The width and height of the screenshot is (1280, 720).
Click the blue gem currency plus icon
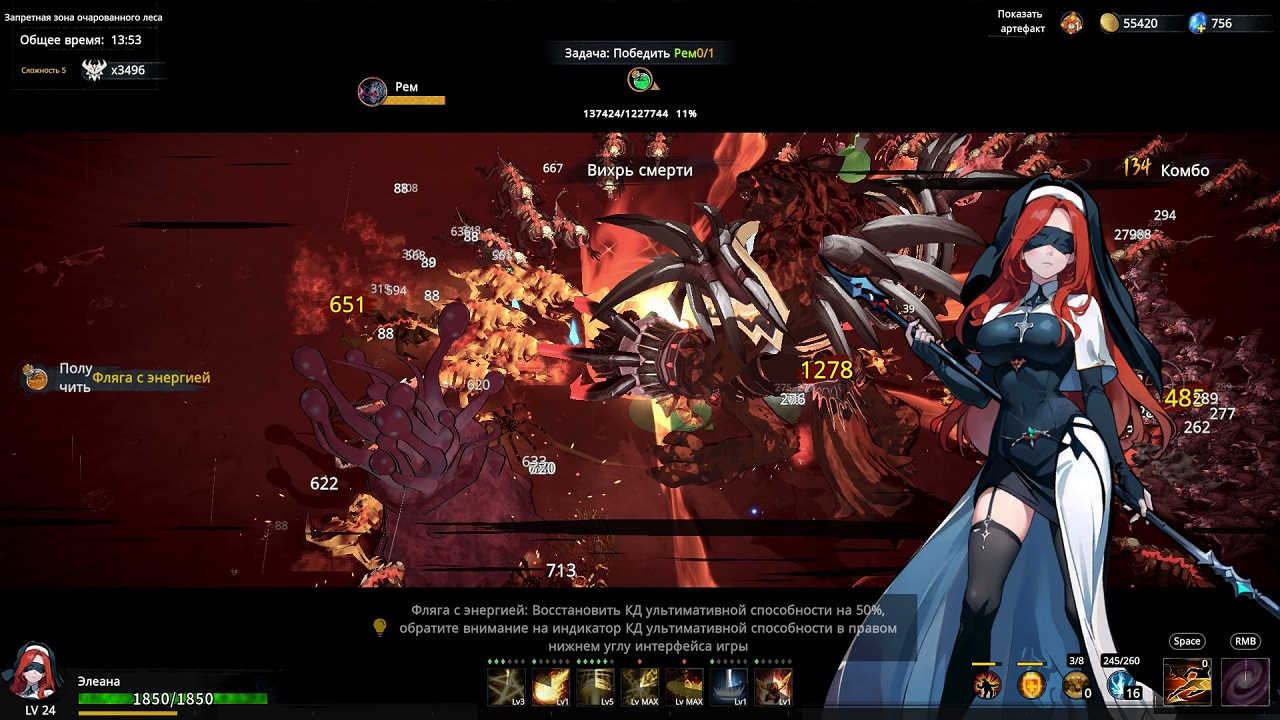coord(1198,23)
